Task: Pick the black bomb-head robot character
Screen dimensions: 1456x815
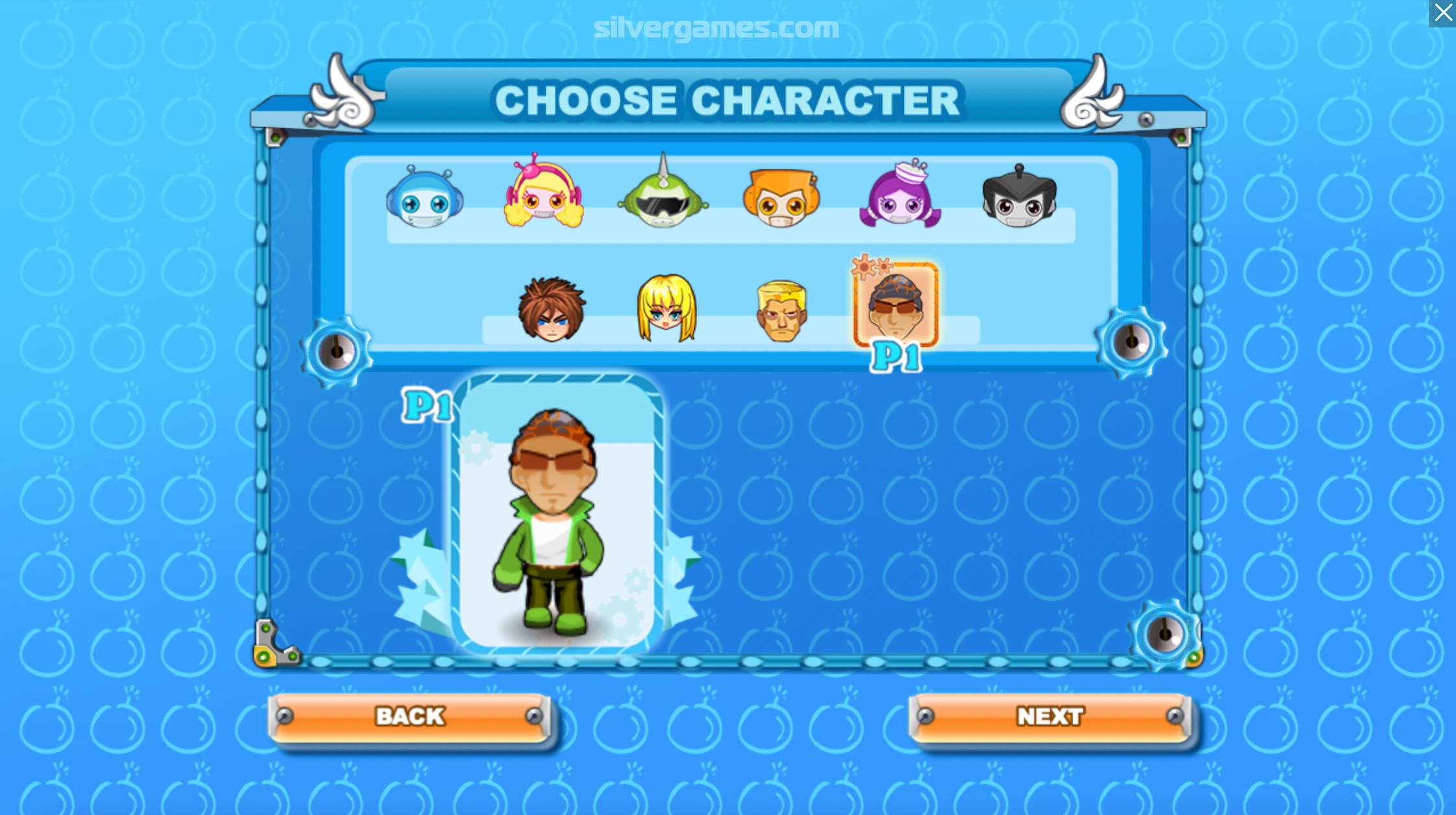Action: click(x=1019, y=198)
